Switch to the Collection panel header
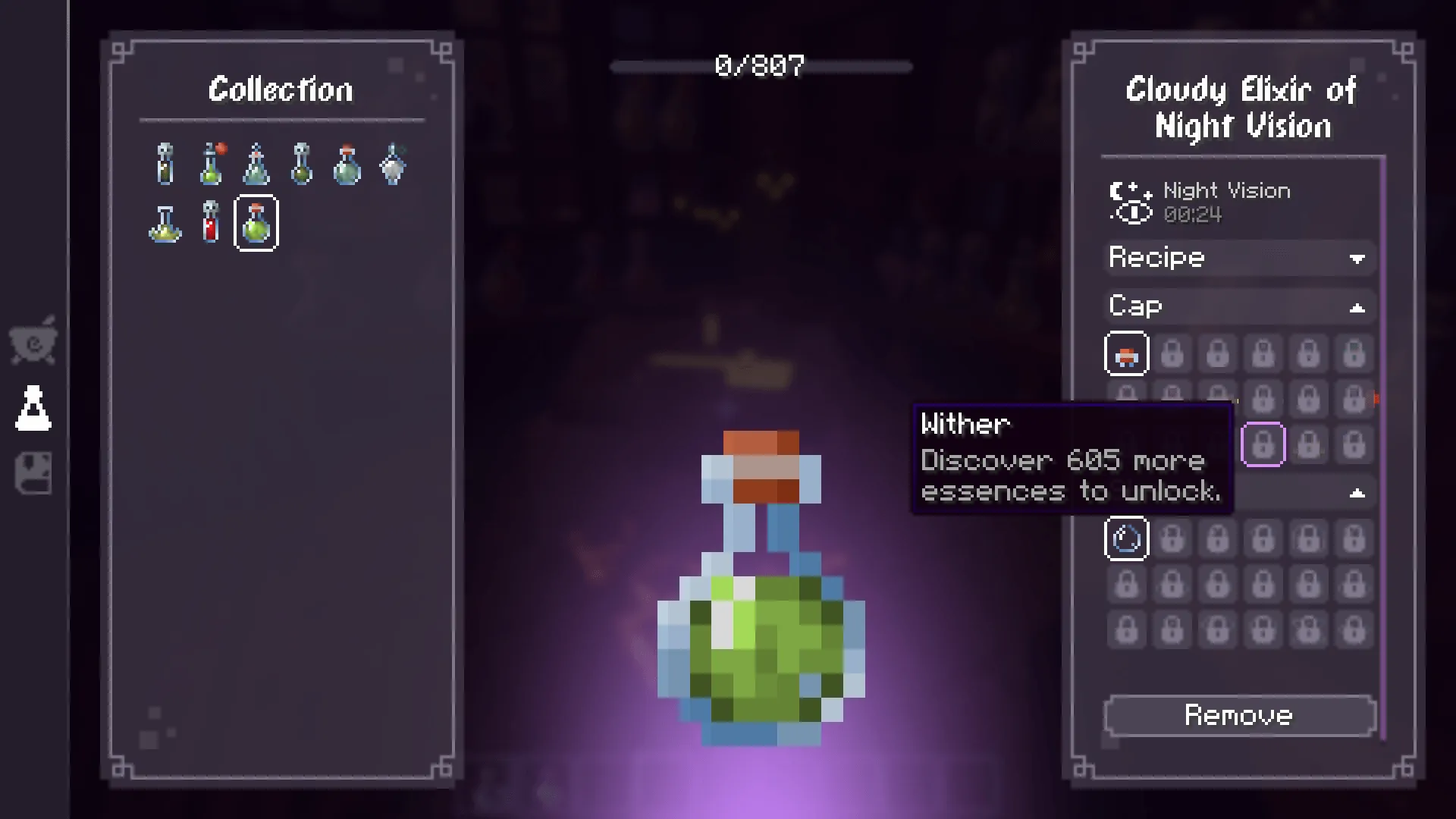The height and width of the screenshot is (819, 1456). tap(281, 89)
